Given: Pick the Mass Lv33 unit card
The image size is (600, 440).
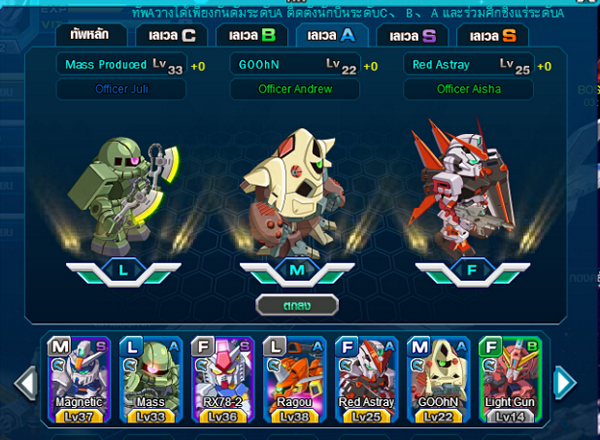Looking at the screenshot, I should click(149, 378).
